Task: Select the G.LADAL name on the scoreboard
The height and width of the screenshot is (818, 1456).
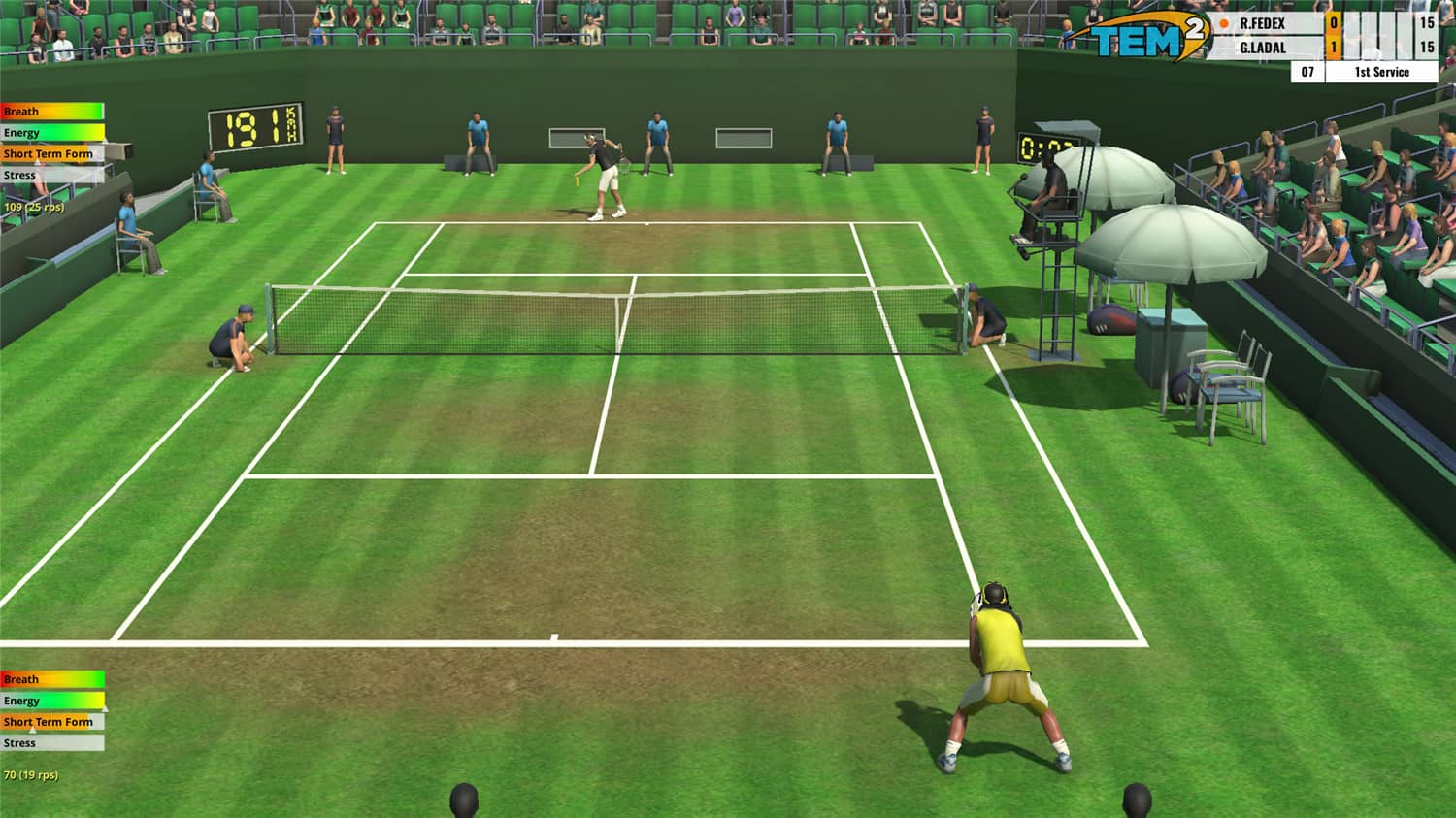Action: [1262, 47]
